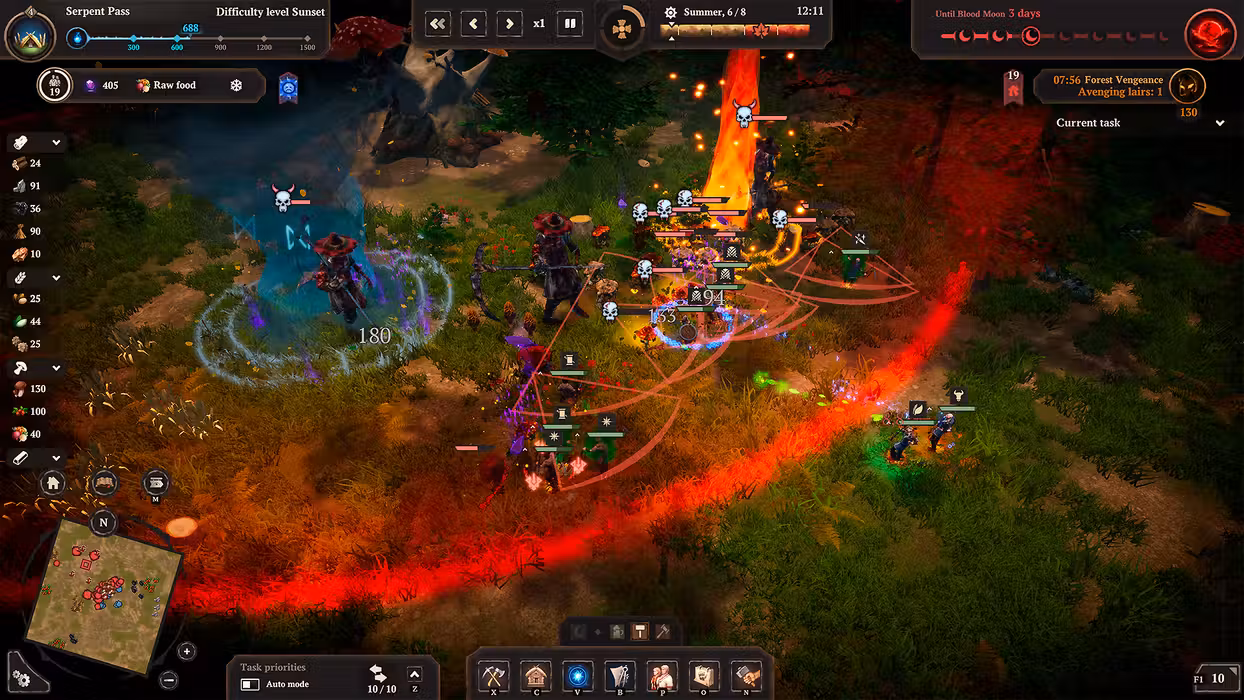Image resolution: width=1244 pixels, height=700 pixels.
Task: Zoom out the minimap with minus button
Action: [168, 680]
